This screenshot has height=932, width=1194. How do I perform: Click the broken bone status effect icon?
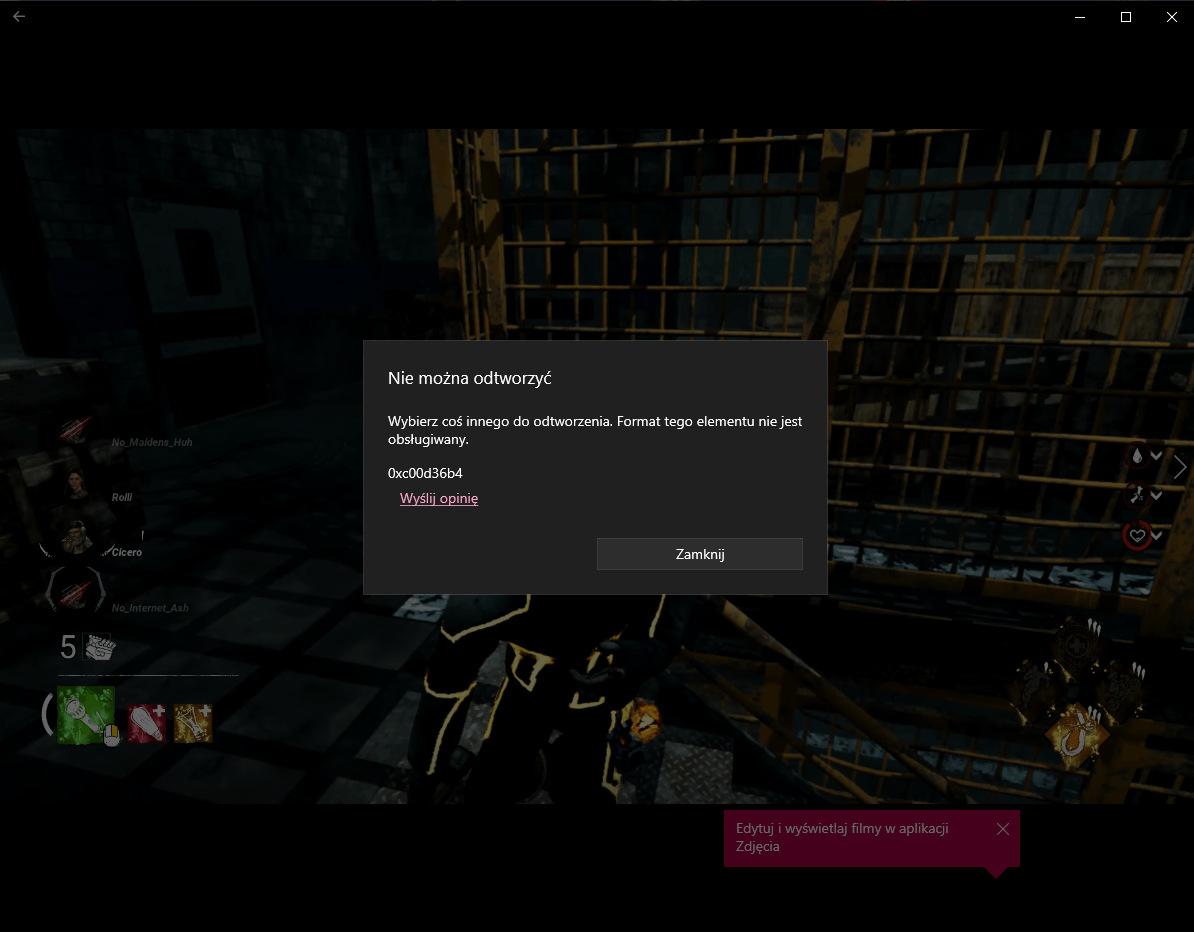(1137, 495)
